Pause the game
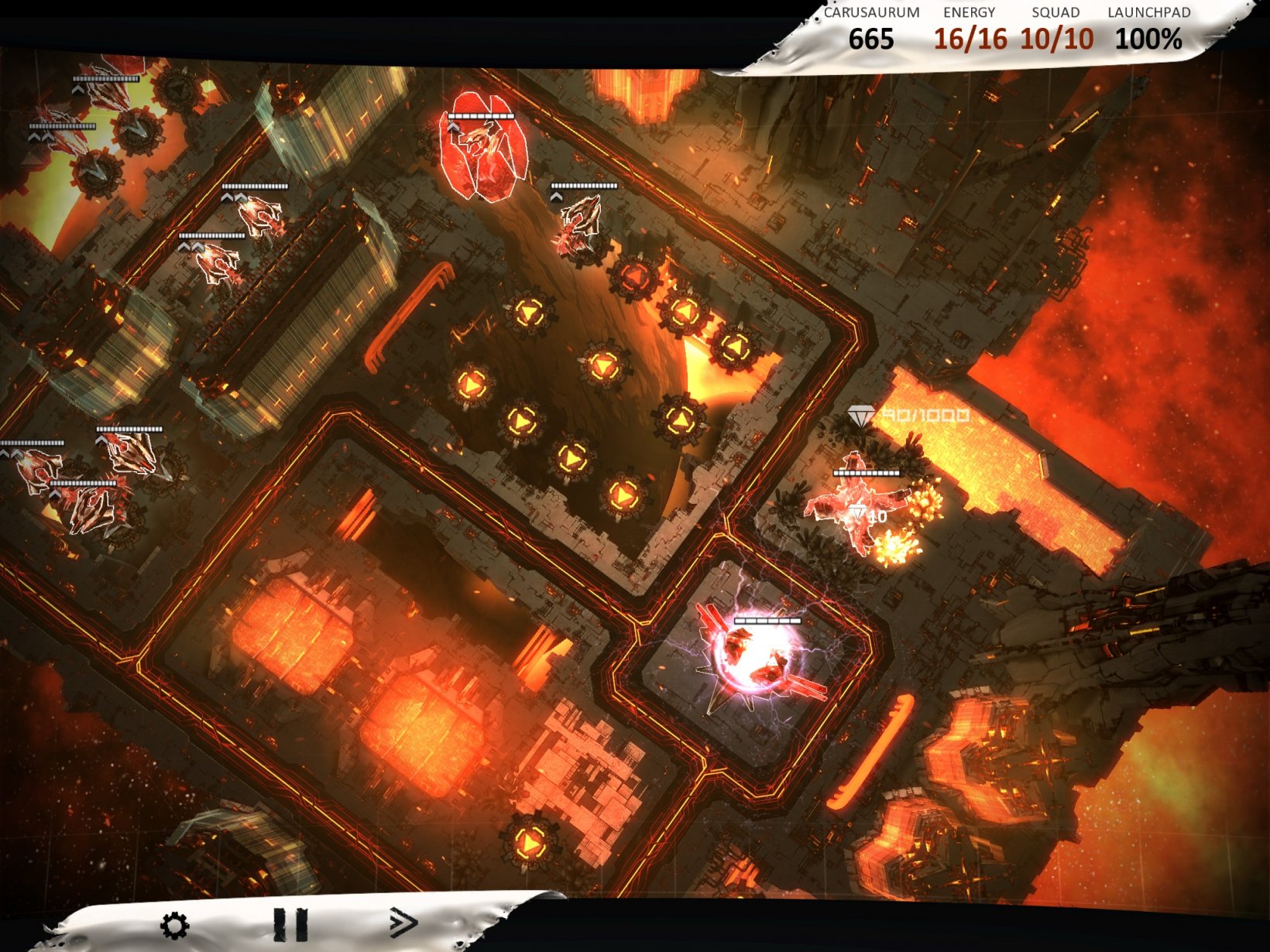The image size is (1270, 952). 290,925
